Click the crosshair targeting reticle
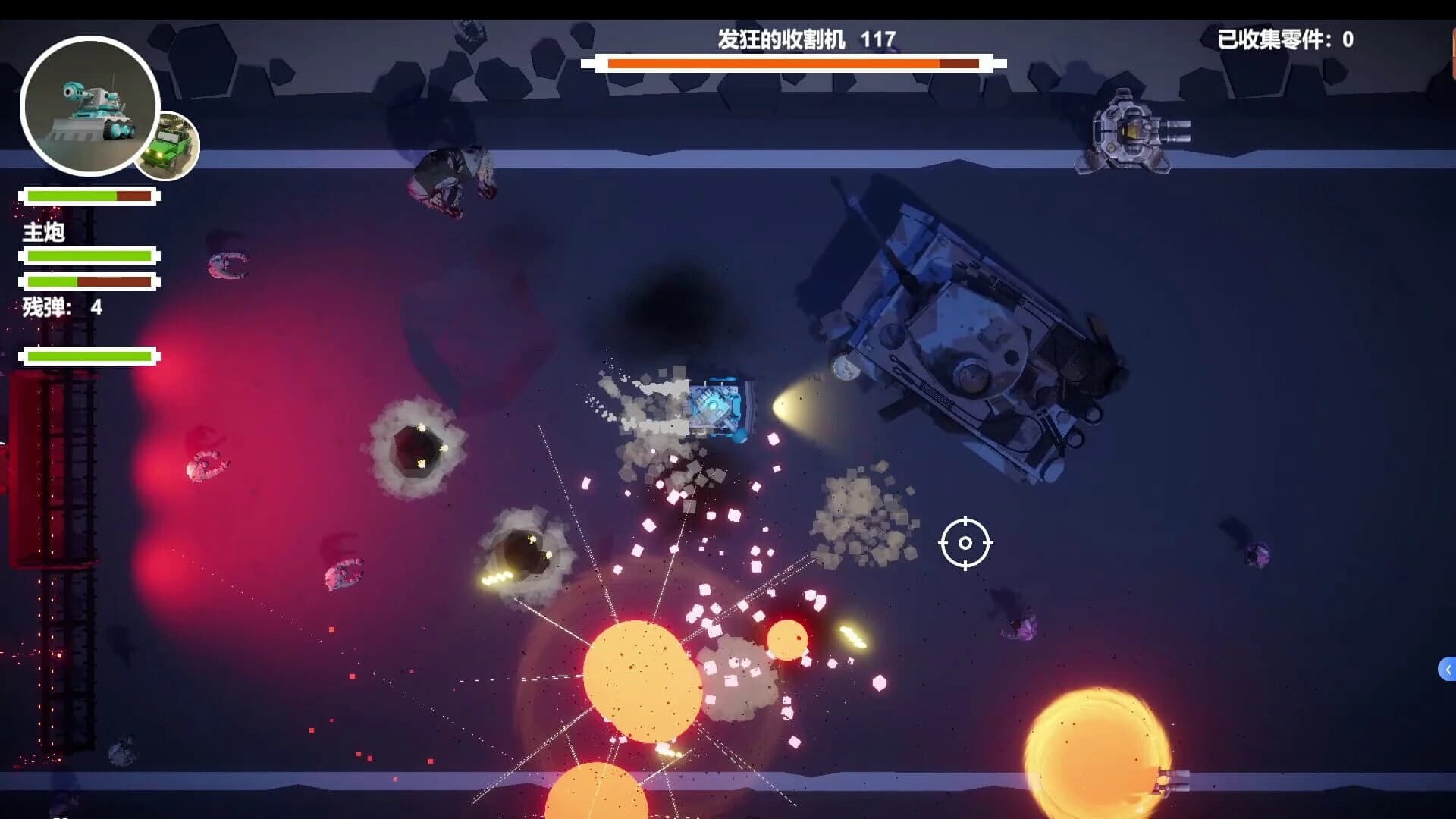 966,543
